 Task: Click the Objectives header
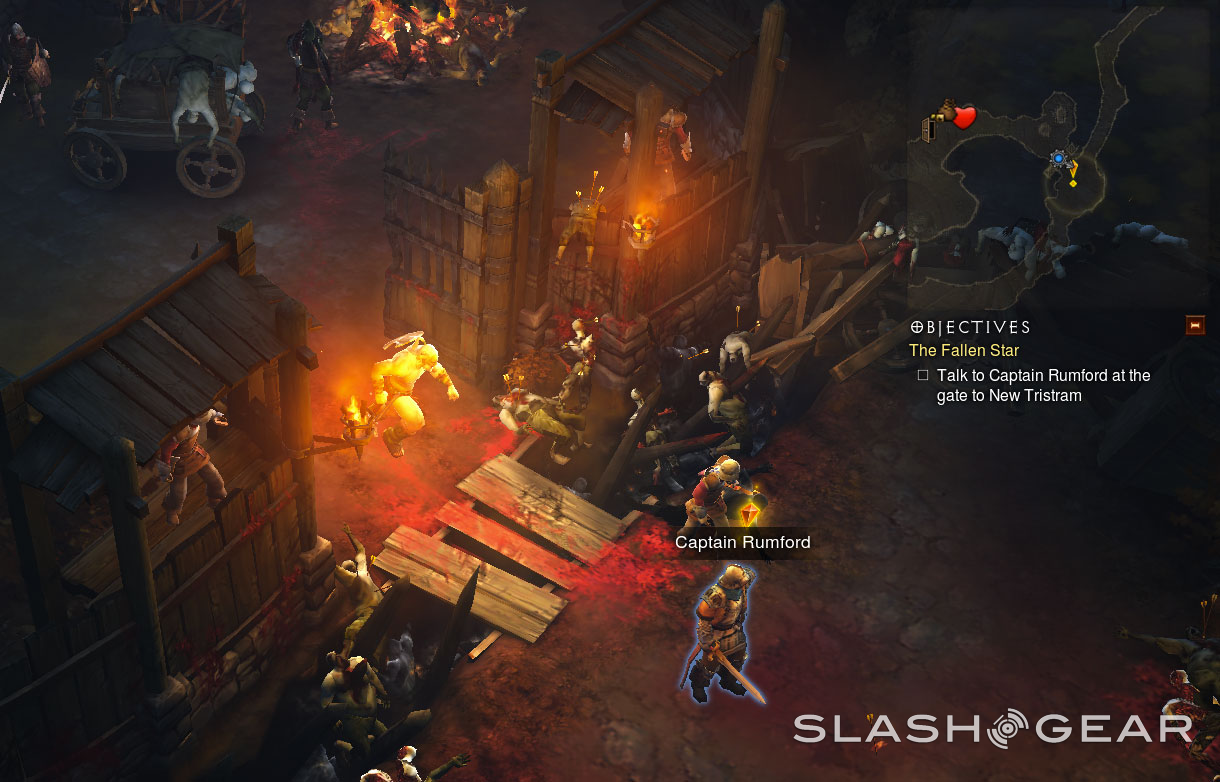click(970, 327)
